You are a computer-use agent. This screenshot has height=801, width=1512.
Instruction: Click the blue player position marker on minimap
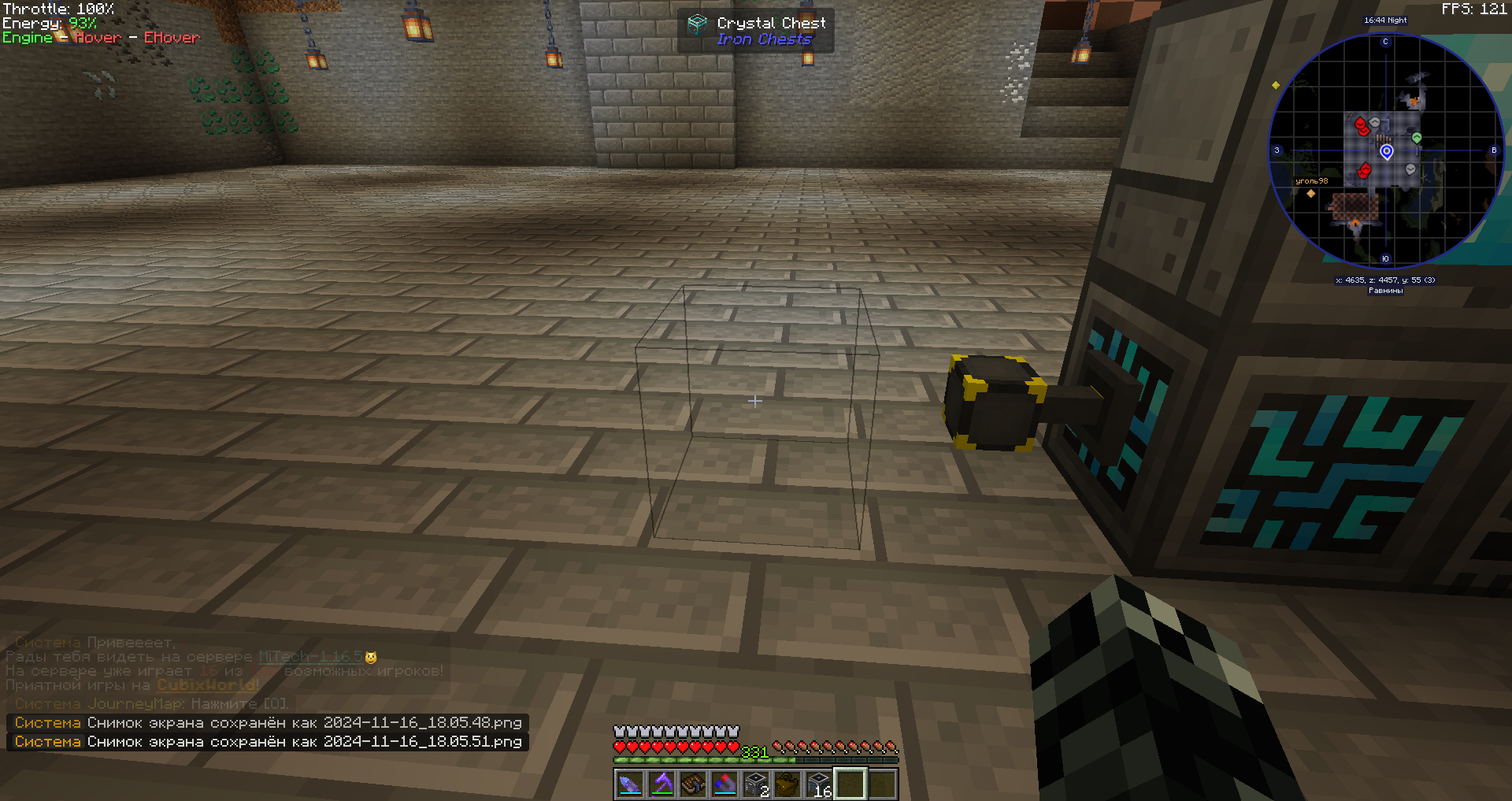pyautogui.click(x=1387, y=151)
